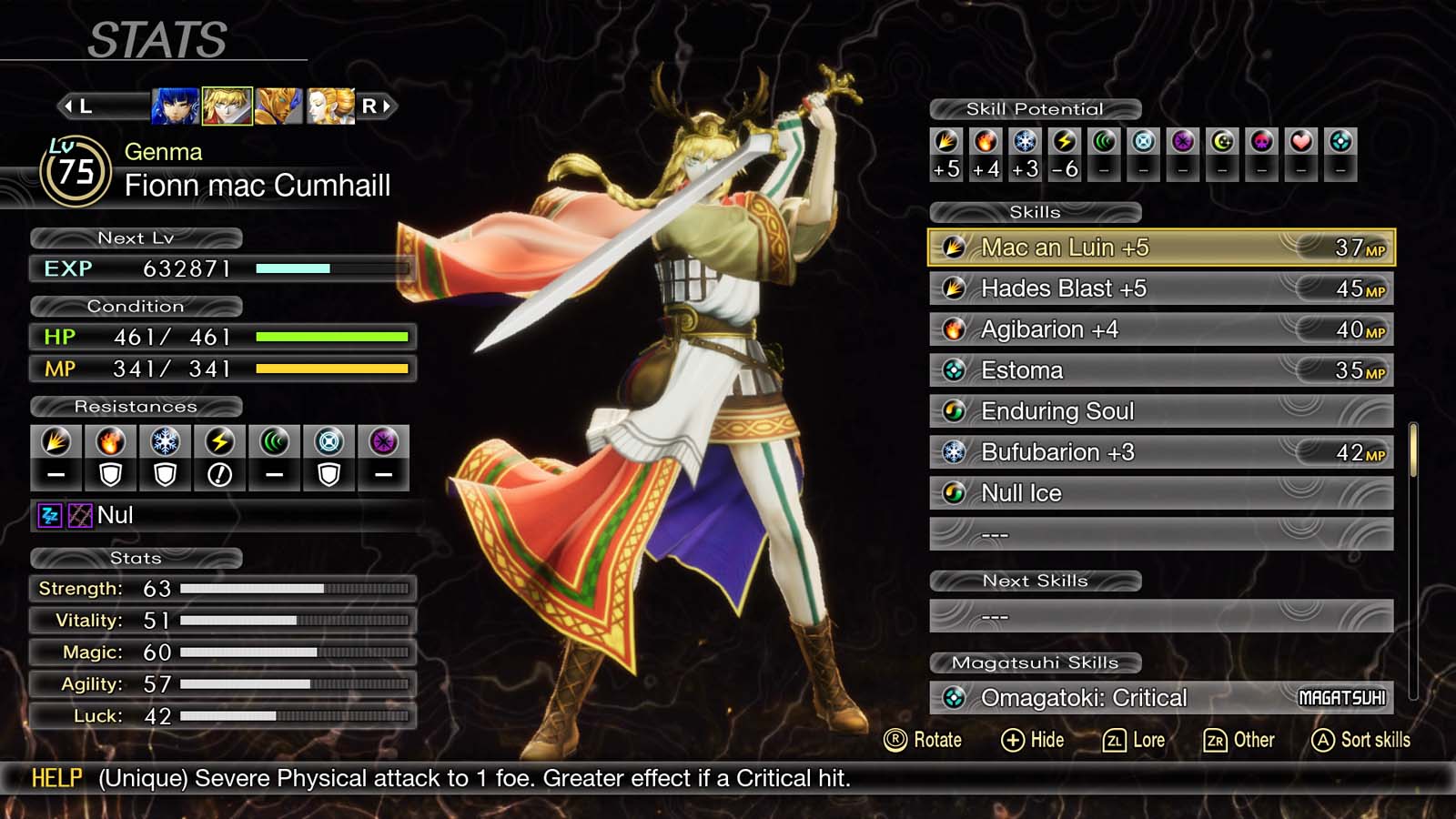This screenshot has height=819, width=1456.
Task: Click the fire icon beside Agibarion +4
Action: tap(955, 329)
